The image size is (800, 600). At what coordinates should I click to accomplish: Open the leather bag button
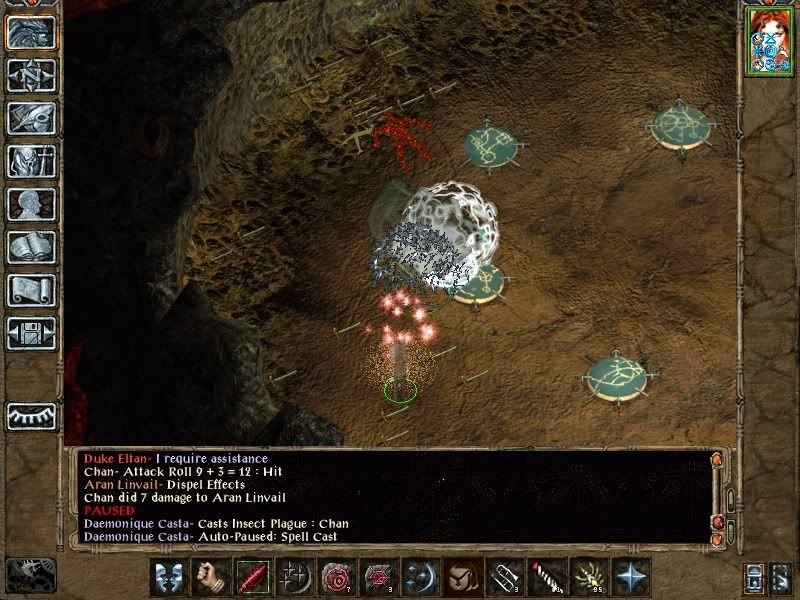click(461, 577)
